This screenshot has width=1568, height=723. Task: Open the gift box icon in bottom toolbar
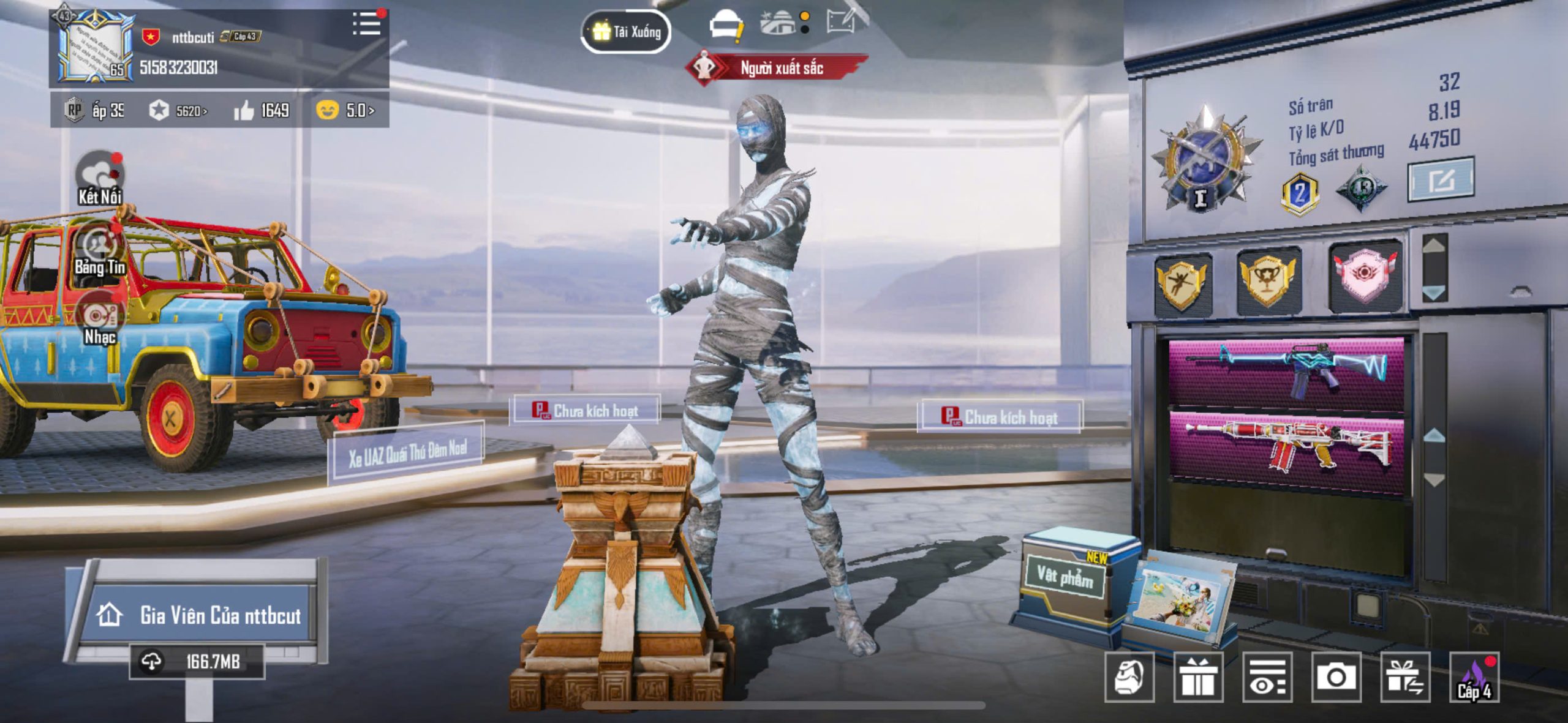pyautogui.click(x=1198, y=677)
